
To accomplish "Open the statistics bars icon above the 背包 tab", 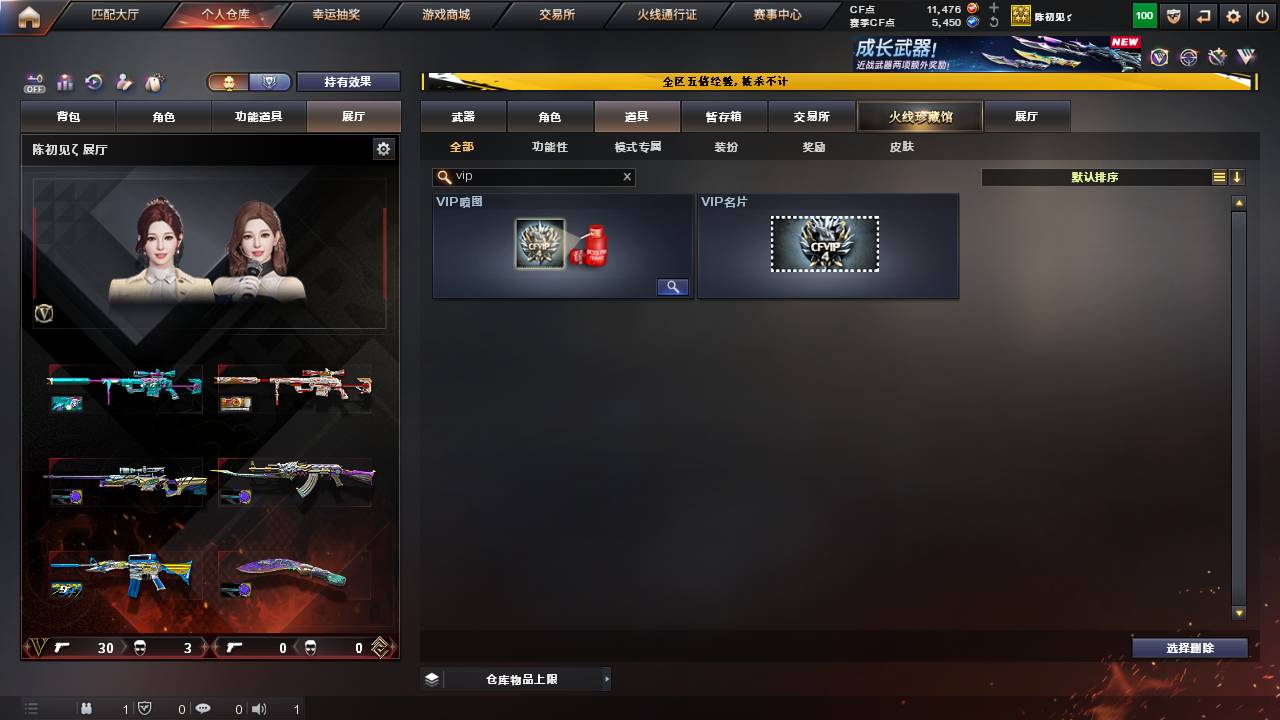I will [67, 82].
